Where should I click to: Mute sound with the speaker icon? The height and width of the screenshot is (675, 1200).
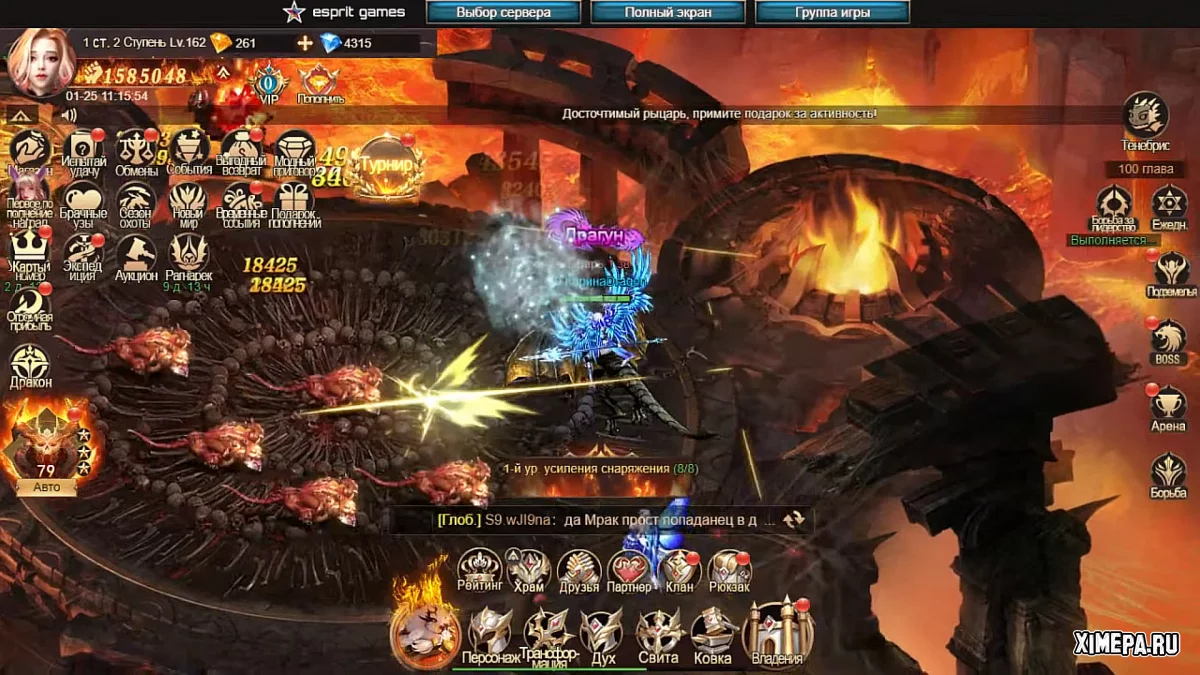69,115
